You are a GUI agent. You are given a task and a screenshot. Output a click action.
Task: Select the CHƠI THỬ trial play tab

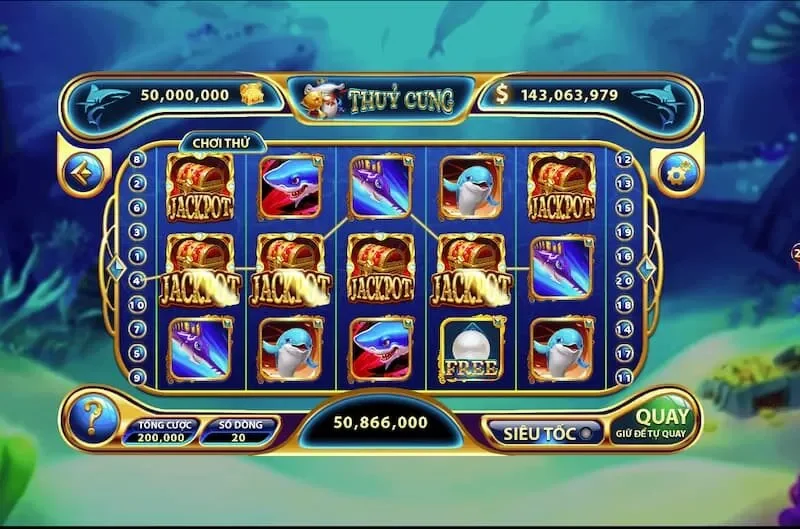click(x=214, y=144)
